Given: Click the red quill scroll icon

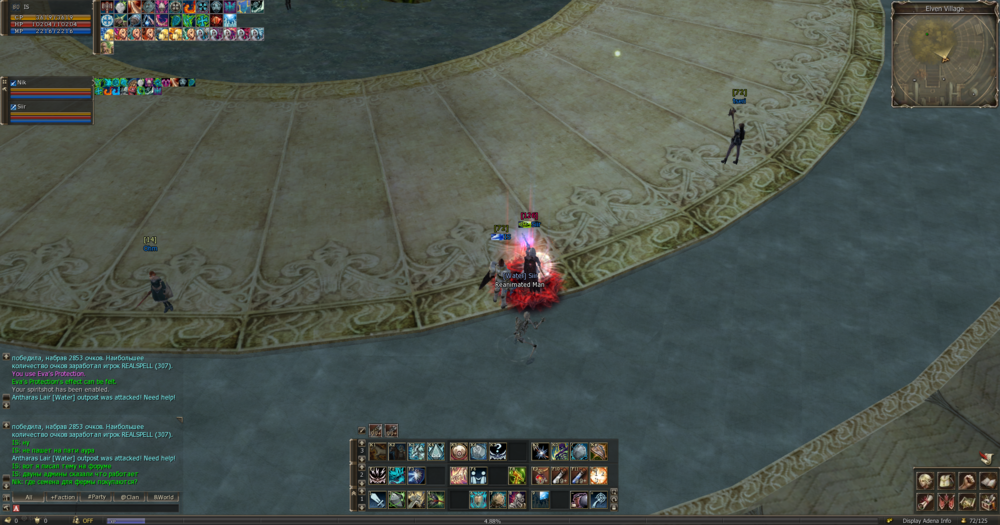Looking at the screenshot, I should tap(985, 457).
